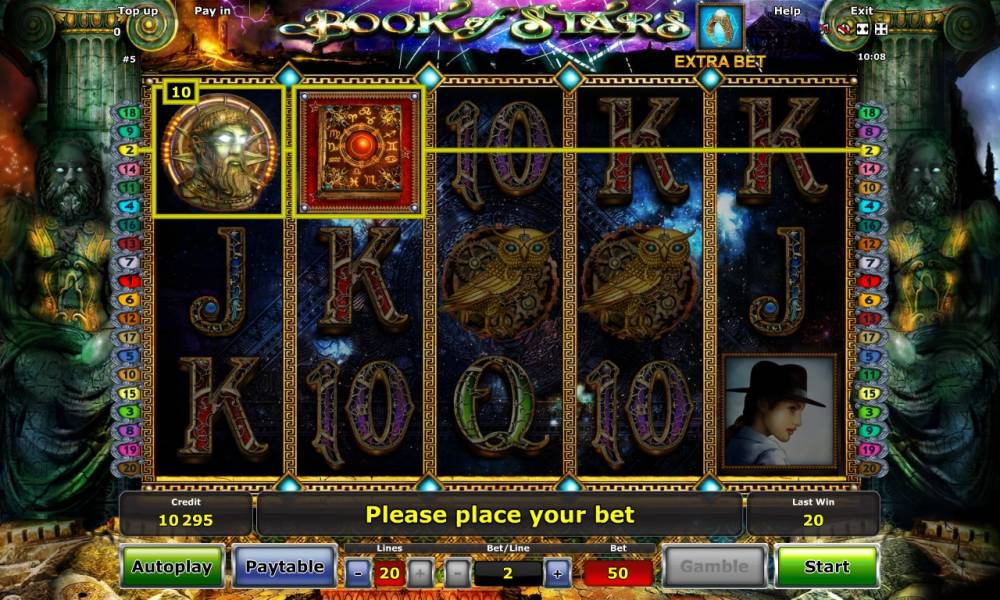Open the Help menu
This screenshot has height=600, width=1000.
(787, 11)
